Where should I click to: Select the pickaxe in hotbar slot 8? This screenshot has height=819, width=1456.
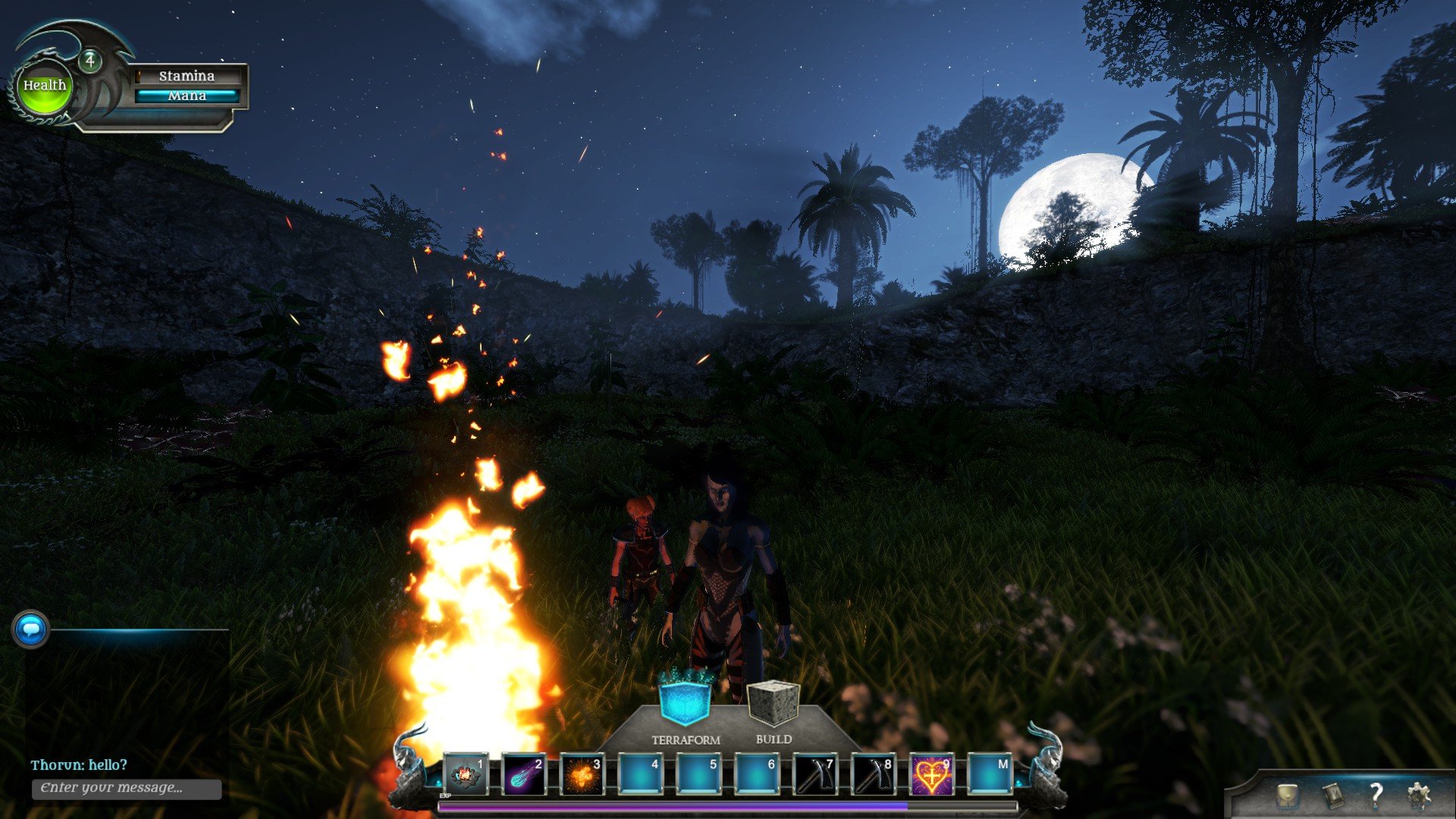click(x=873, y=774)
